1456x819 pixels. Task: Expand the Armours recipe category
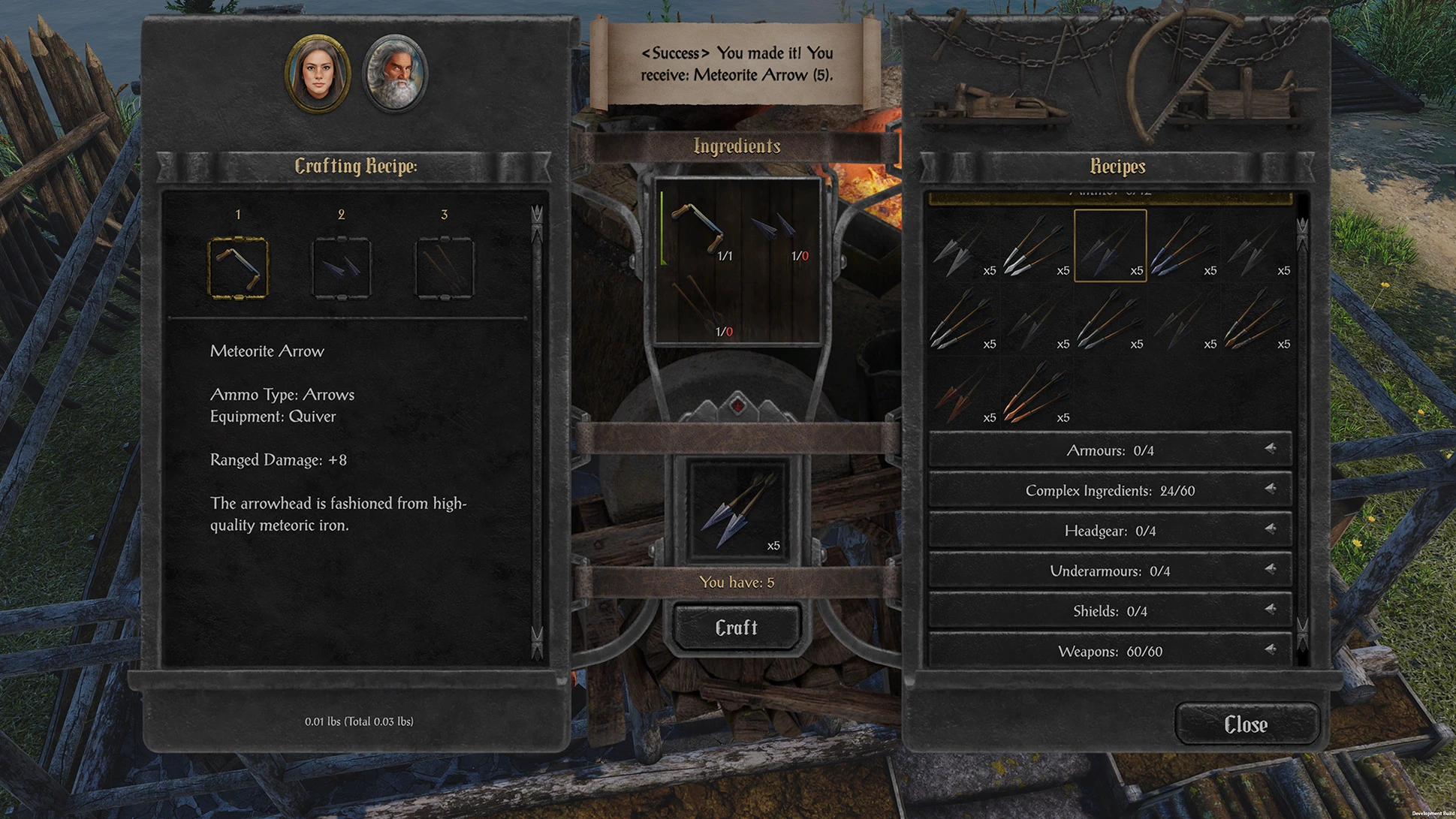[x=1110, y=450]
